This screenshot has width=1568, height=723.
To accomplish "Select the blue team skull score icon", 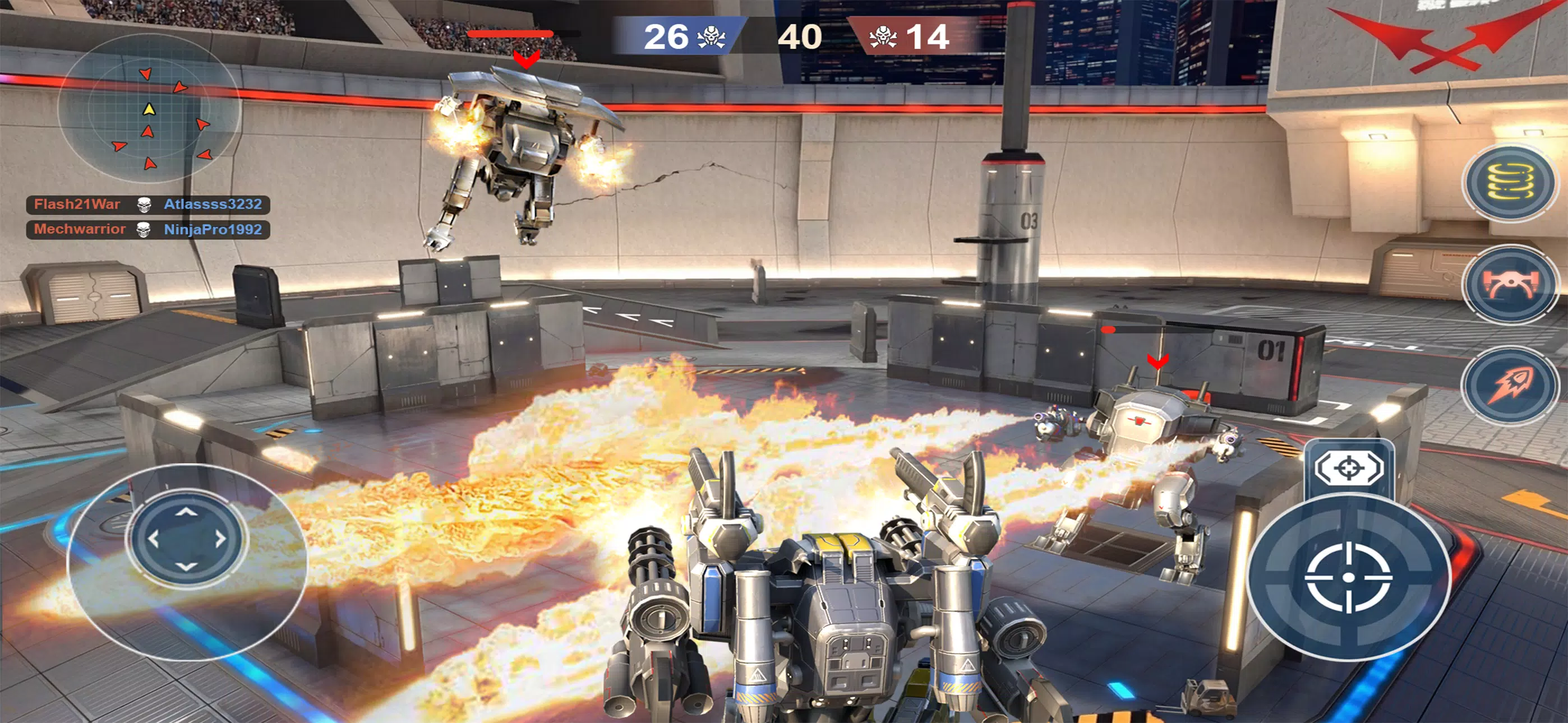I will point(711,38).
